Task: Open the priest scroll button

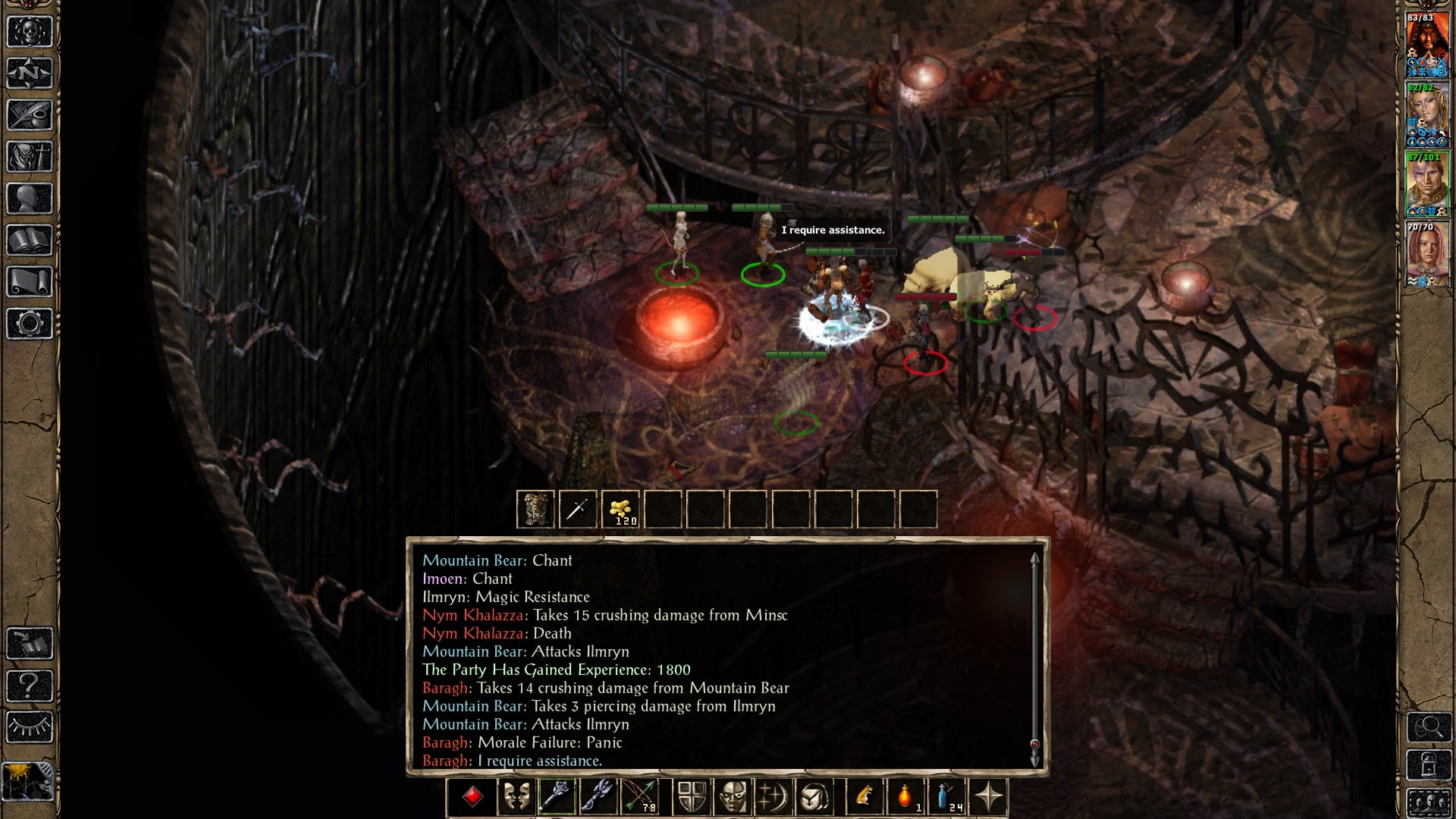Action: (x=30, y=282)
